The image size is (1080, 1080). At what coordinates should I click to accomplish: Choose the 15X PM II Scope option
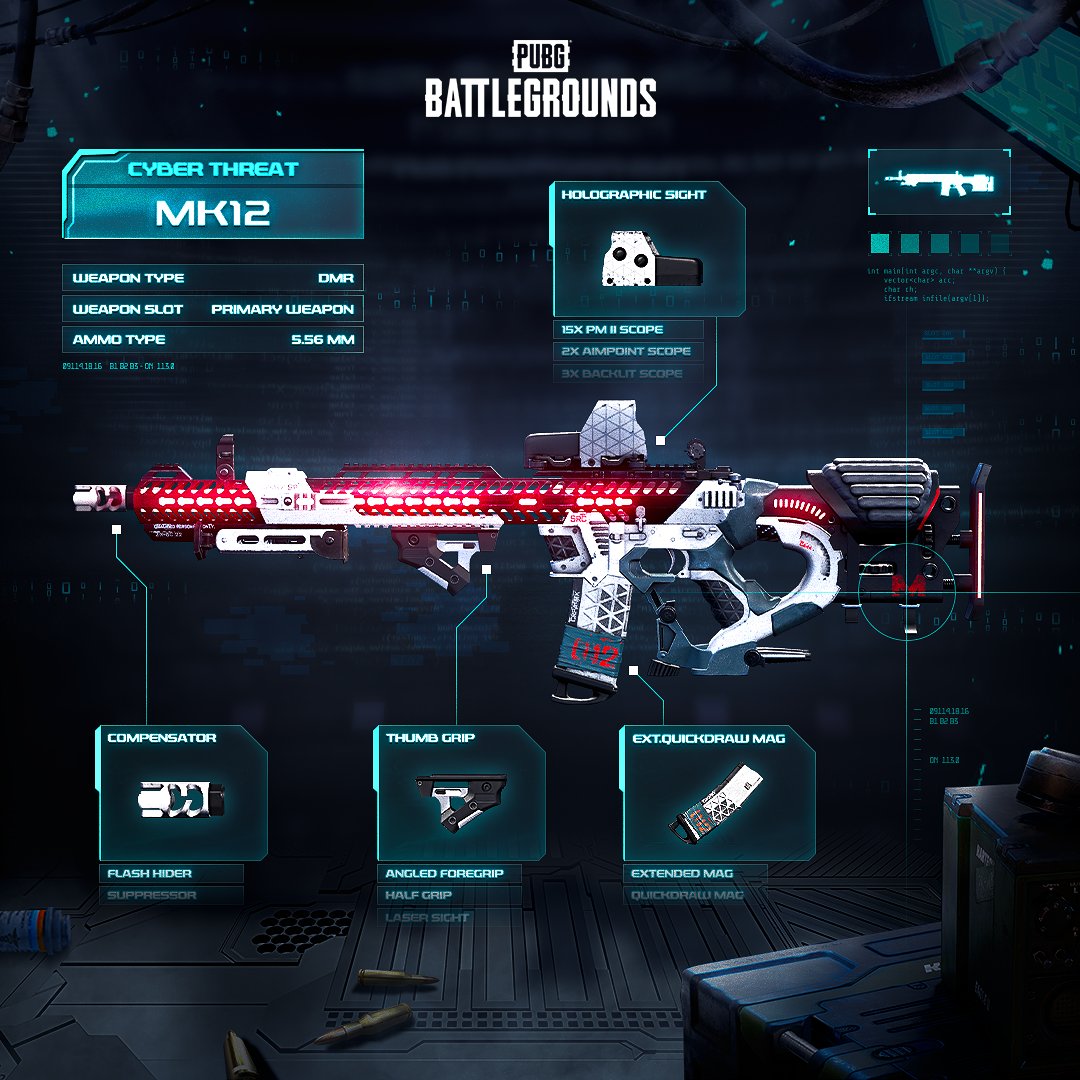[x=628, y=329]
